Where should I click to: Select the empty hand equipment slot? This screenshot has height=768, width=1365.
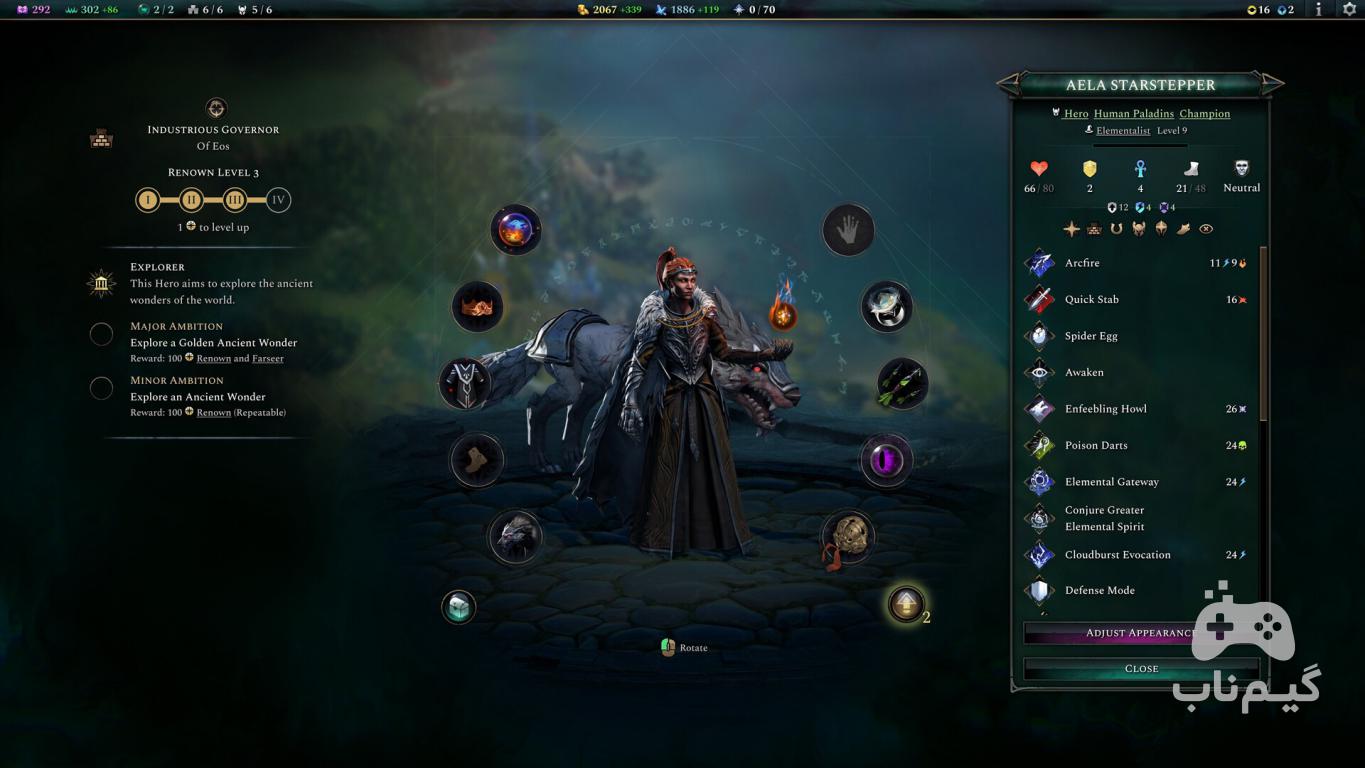click(848, 231)
